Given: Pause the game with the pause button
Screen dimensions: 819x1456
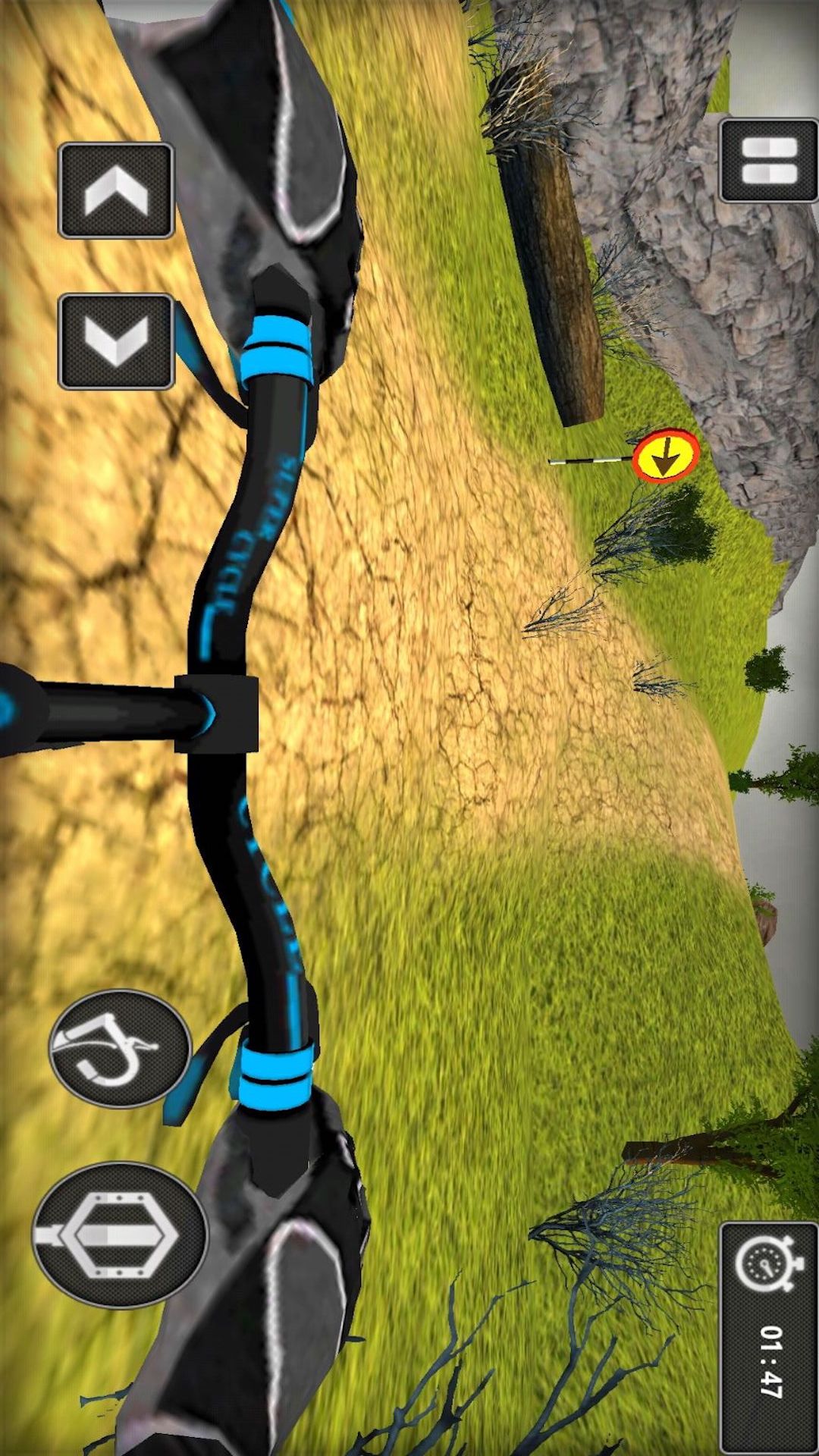Looking at the screenshot, I should tap(768, 161).
